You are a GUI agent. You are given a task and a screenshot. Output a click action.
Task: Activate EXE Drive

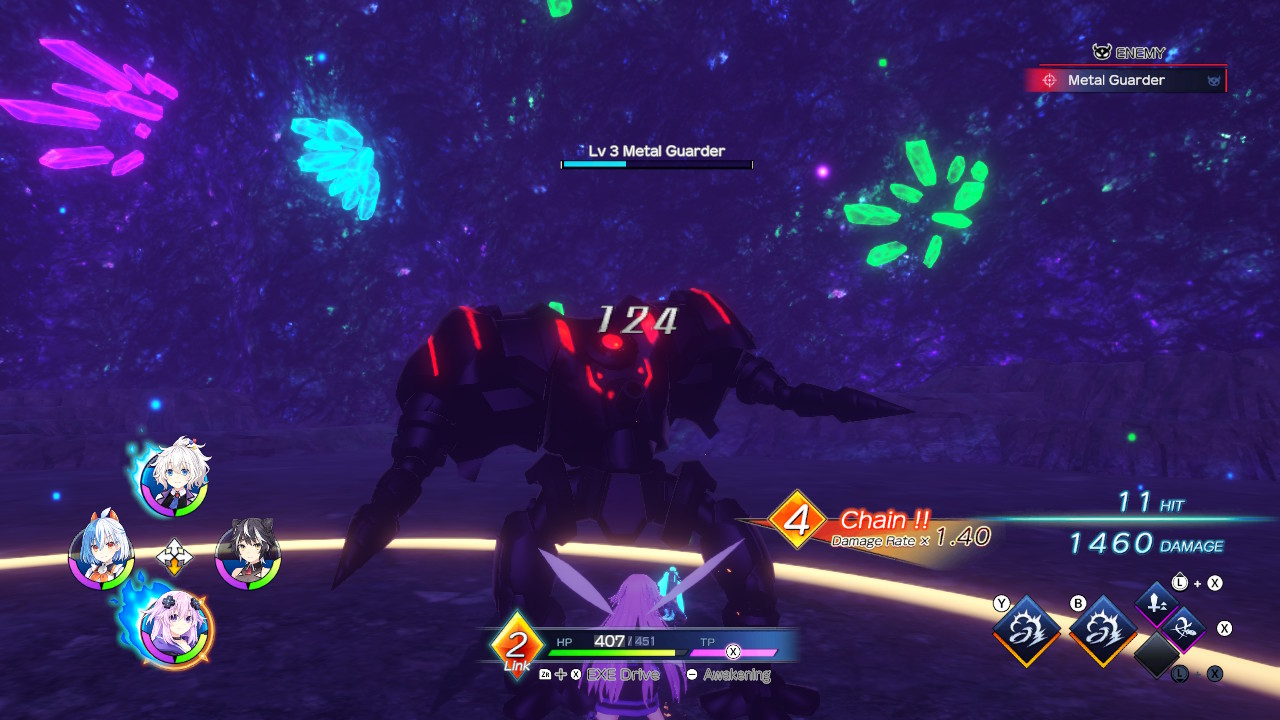pos(622,674)
